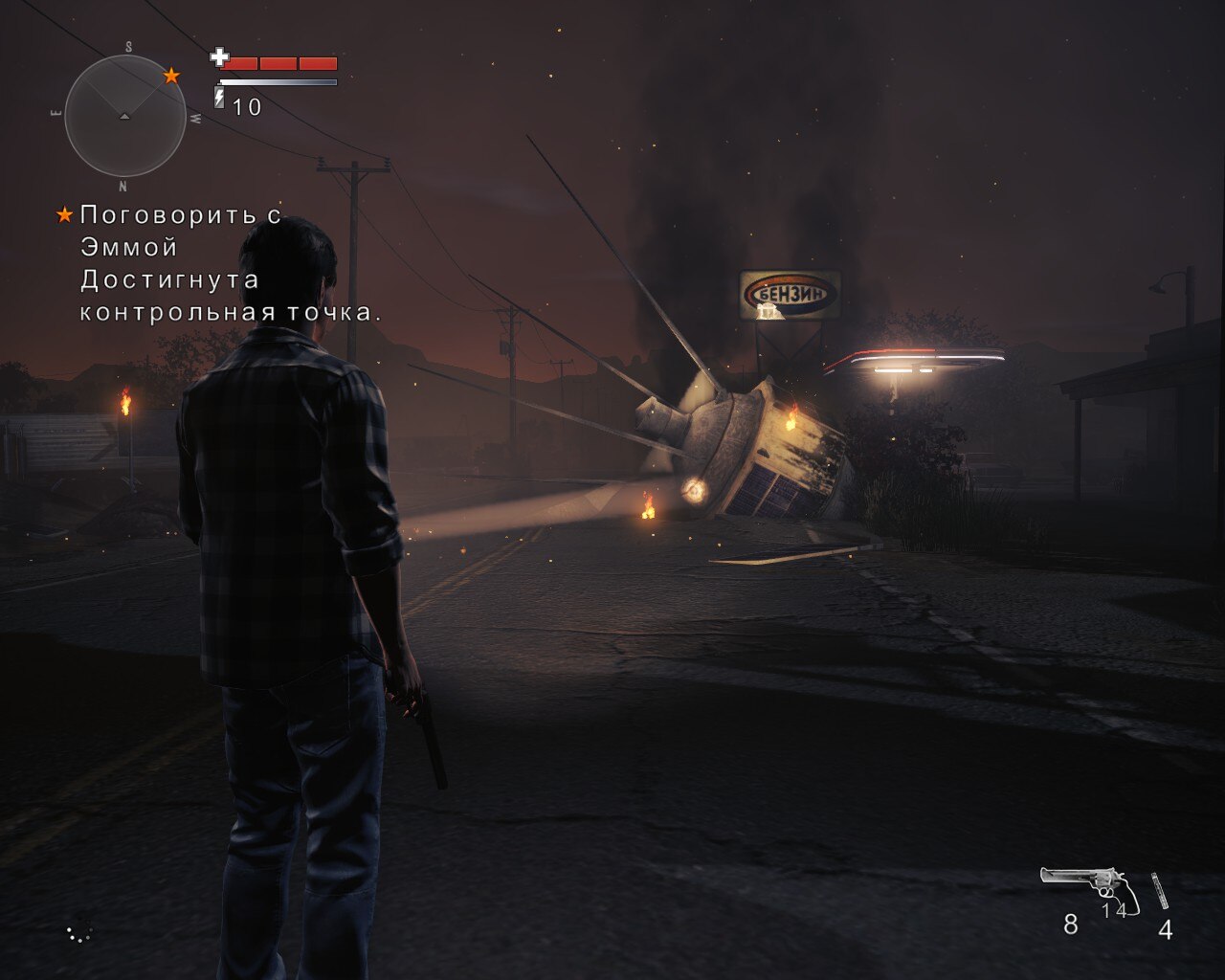The height and width of the screenshot is (980, 1225).
Task: Click the health cross icon above health bar
Action: (x=220, y=58)
